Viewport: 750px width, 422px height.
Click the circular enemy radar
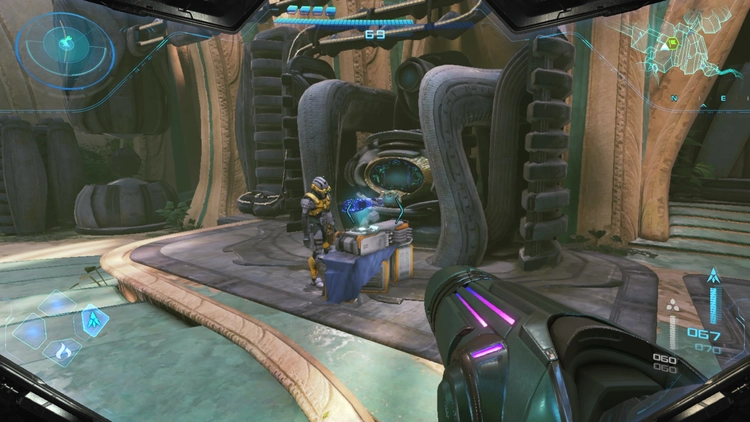65,45
